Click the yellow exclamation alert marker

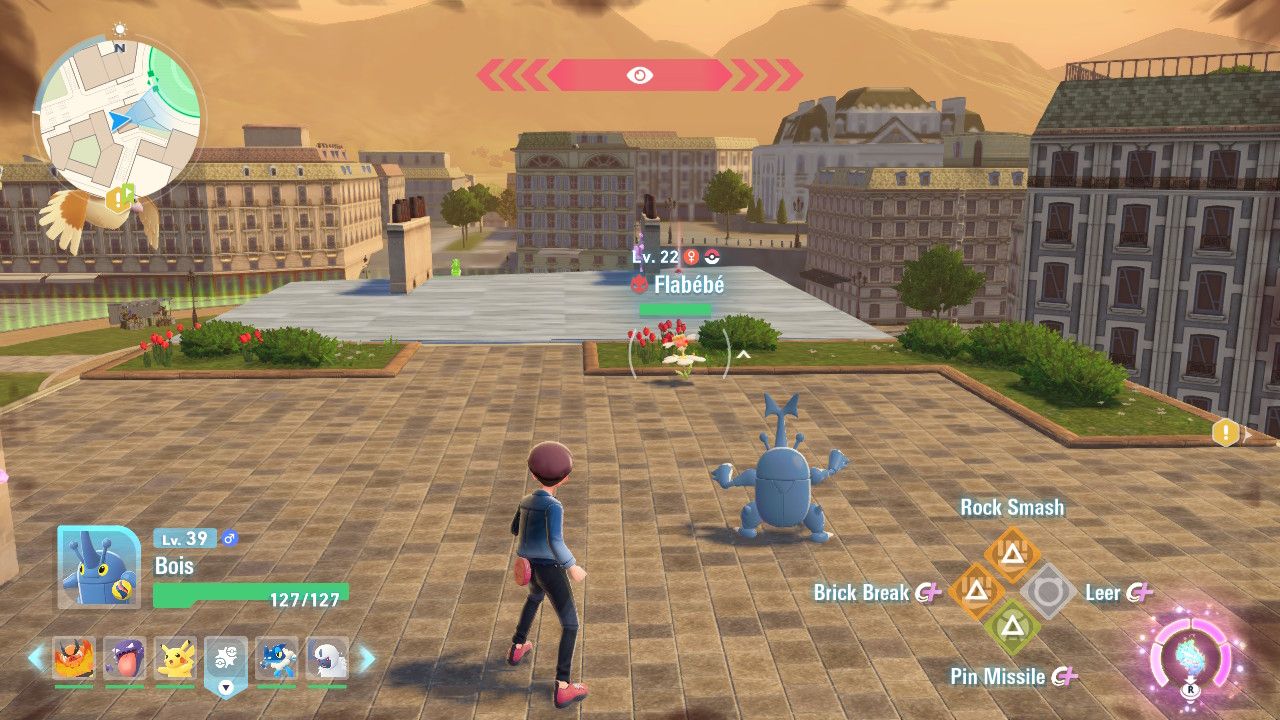(1225, 433)
